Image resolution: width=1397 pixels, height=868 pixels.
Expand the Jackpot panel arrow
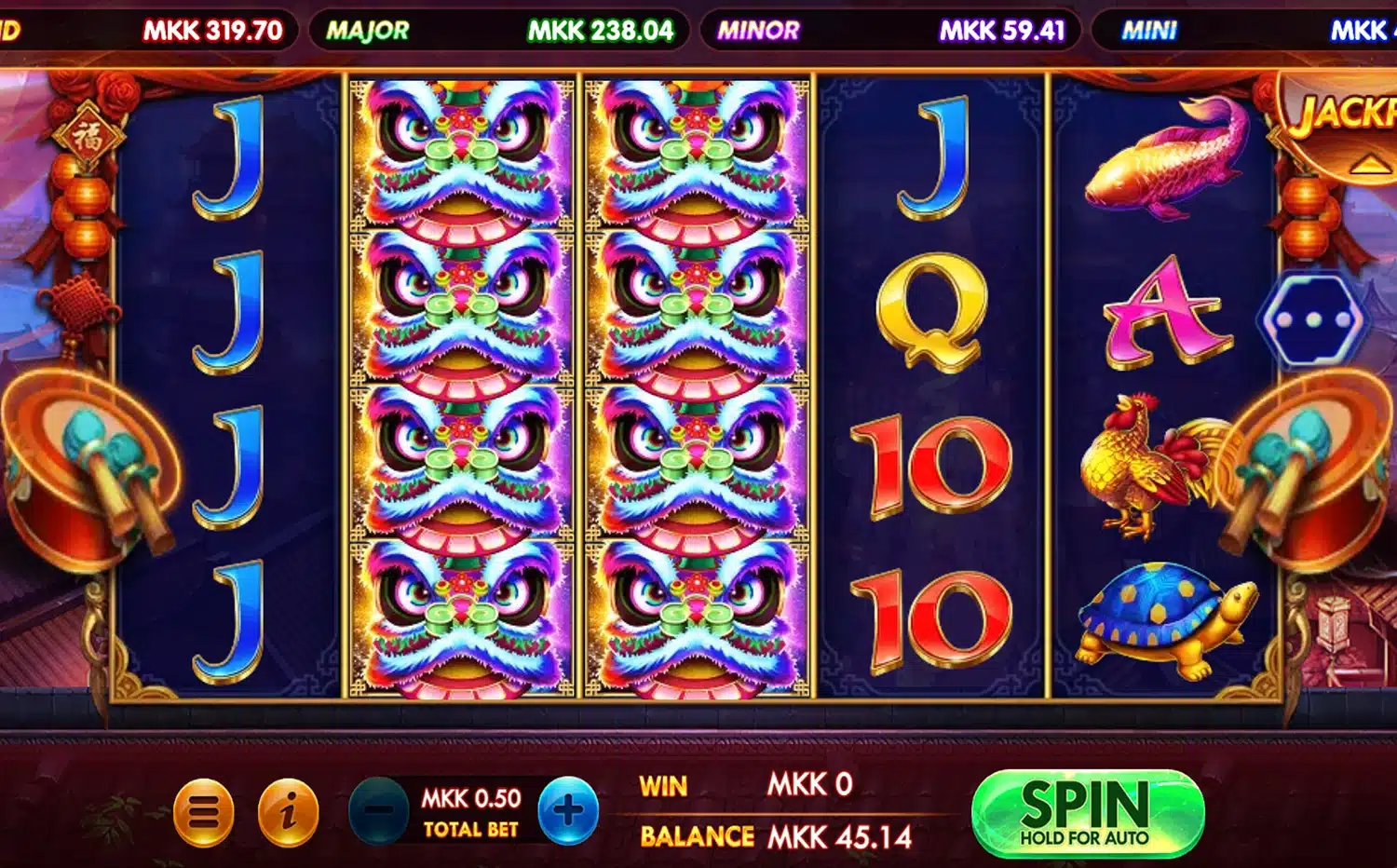click(1367, 166)
